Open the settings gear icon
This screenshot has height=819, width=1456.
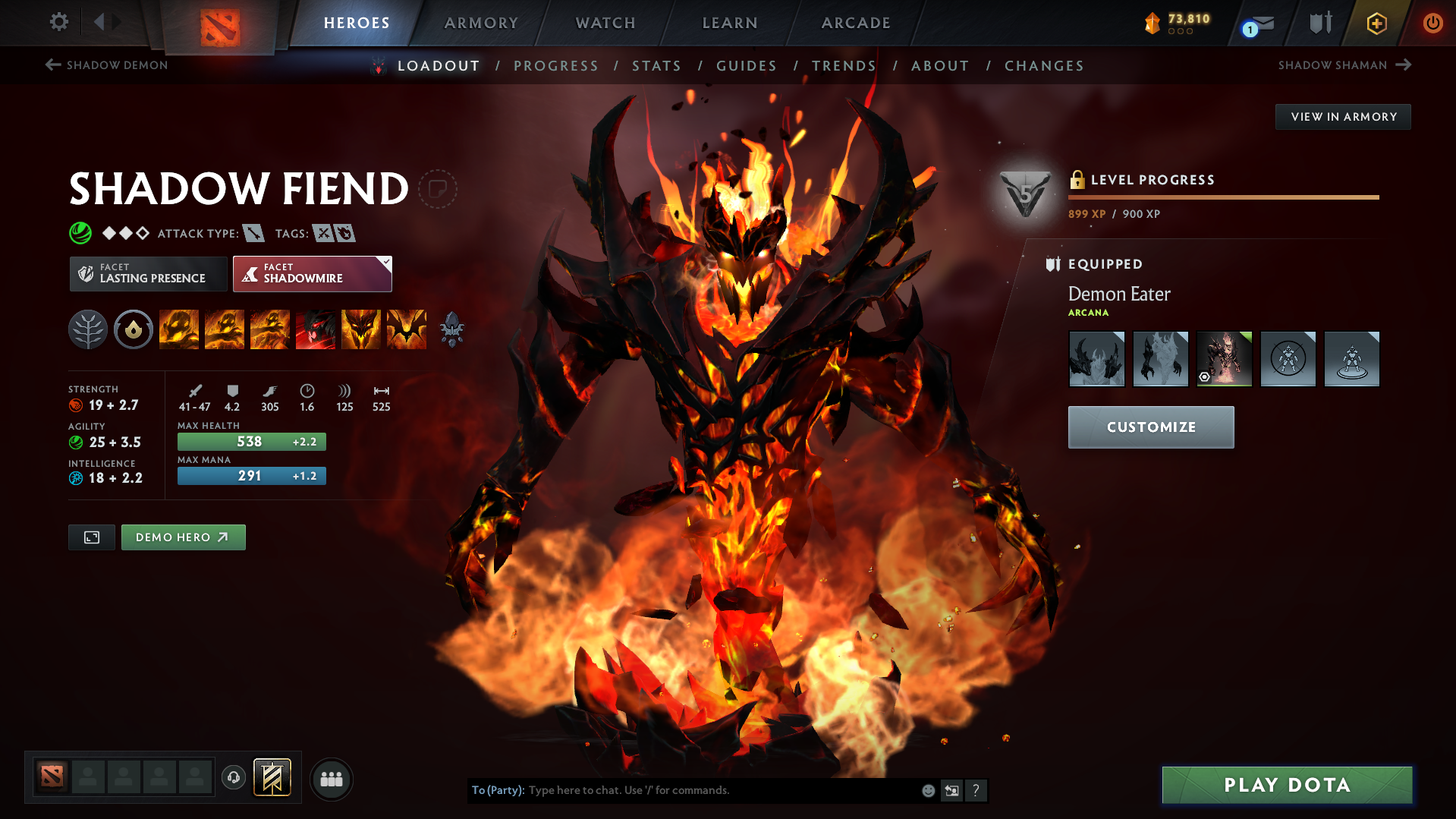(x=58, y=22)
